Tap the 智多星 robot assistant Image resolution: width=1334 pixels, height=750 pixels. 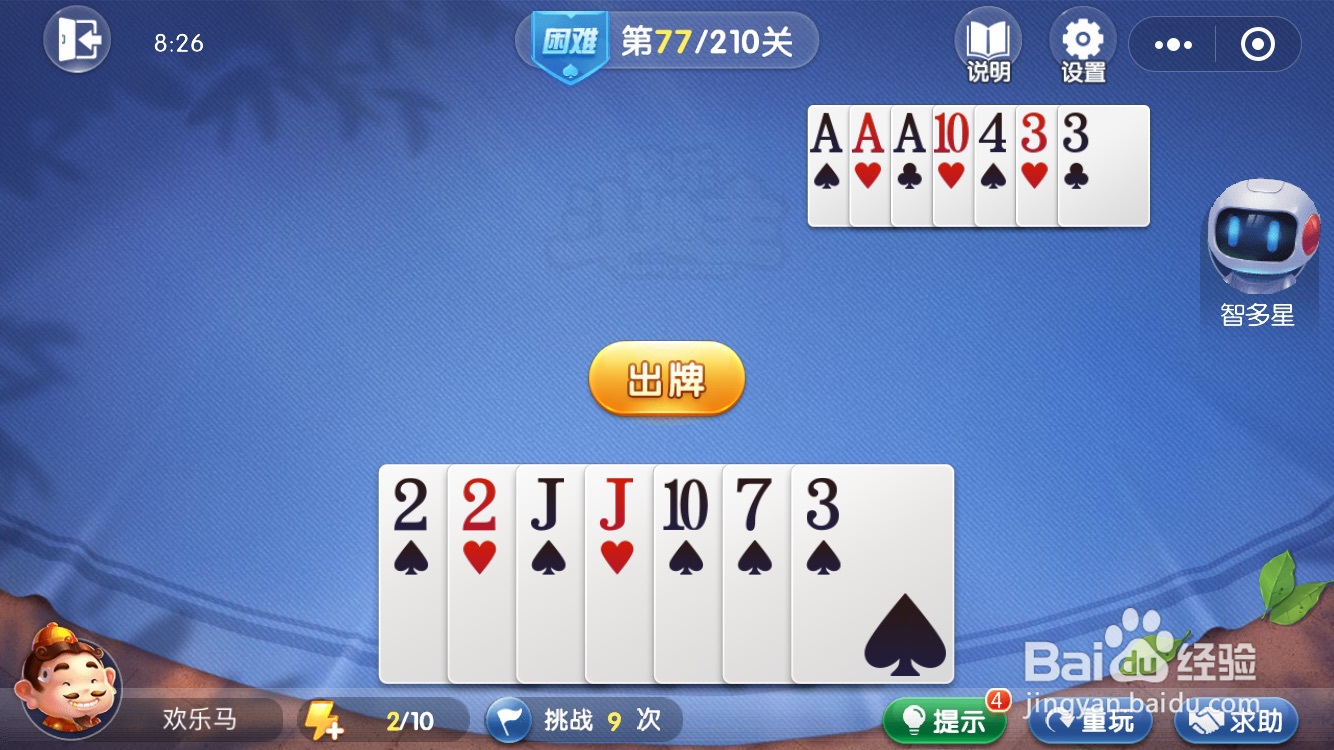tap(1260, 240)
